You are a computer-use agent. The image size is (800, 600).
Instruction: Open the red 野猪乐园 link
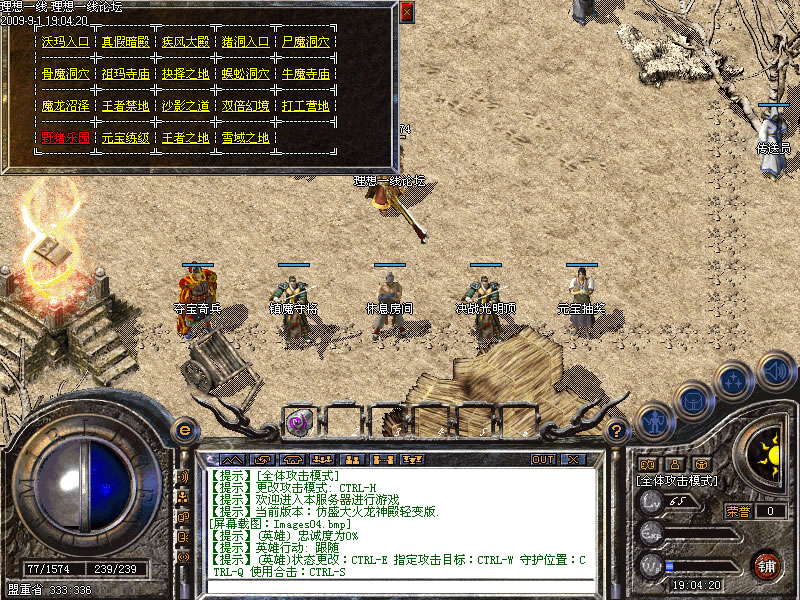click(x=66, y=137)
